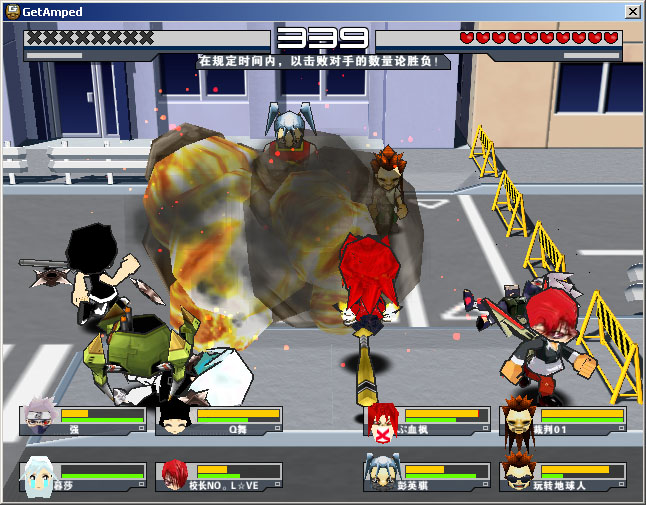This screenshot has height=505, width=646.
Task: Select the red-haired player marked with an X
Action: (383, 421)
